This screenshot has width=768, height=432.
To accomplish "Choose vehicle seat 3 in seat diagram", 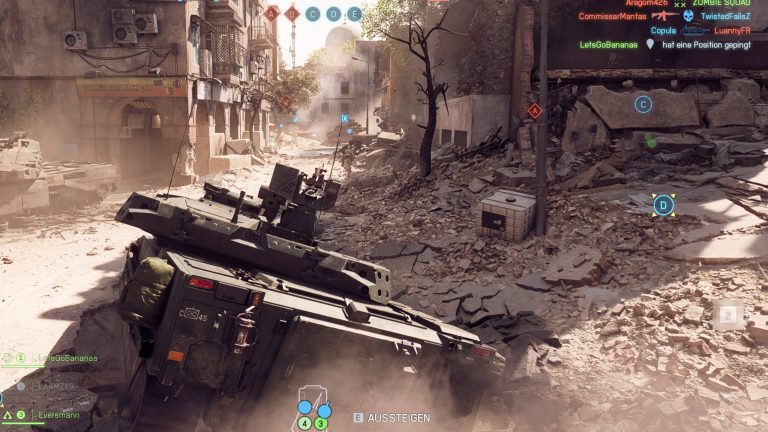I will tap(321, 423).
